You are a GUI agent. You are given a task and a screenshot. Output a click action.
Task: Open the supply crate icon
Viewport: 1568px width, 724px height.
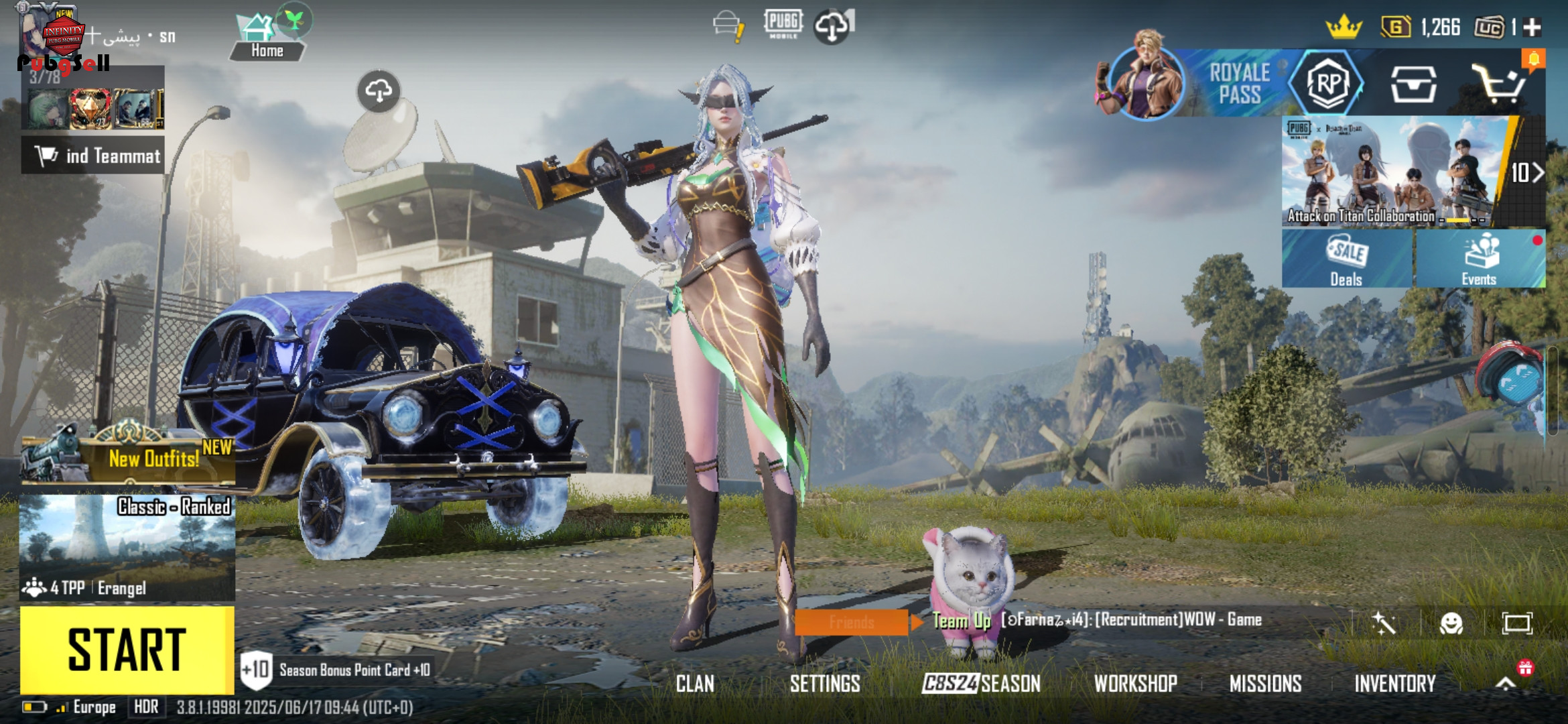pos(1413,84)
